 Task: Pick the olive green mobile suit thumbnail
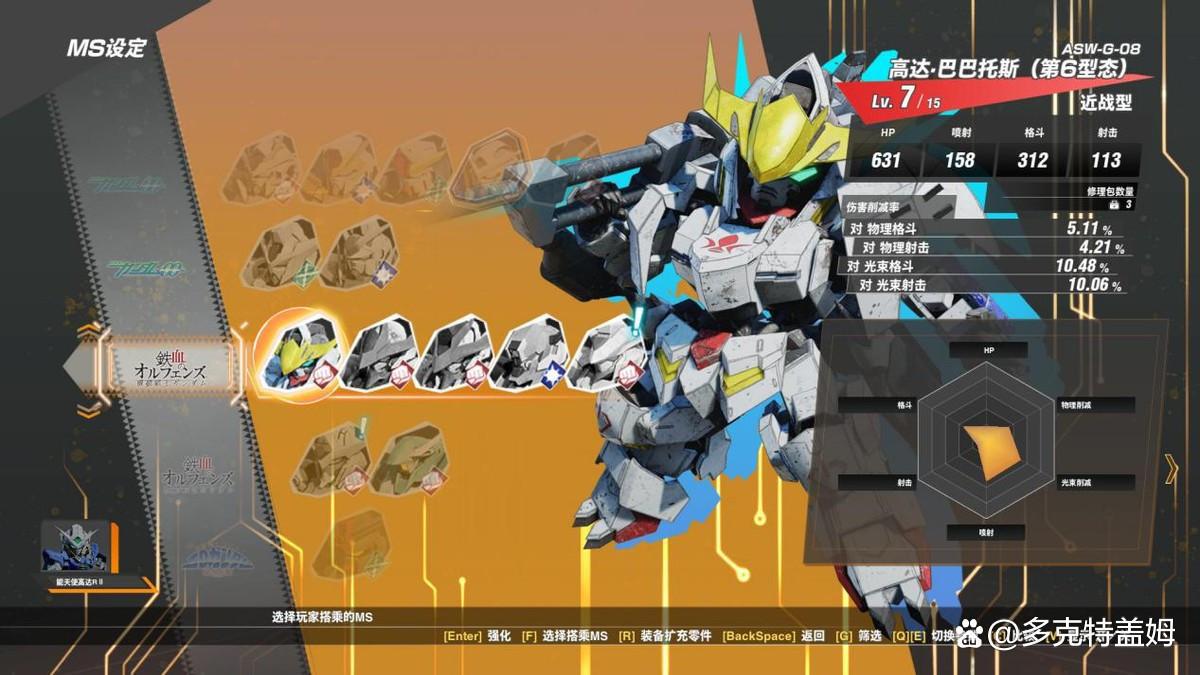tap(410, 459)
